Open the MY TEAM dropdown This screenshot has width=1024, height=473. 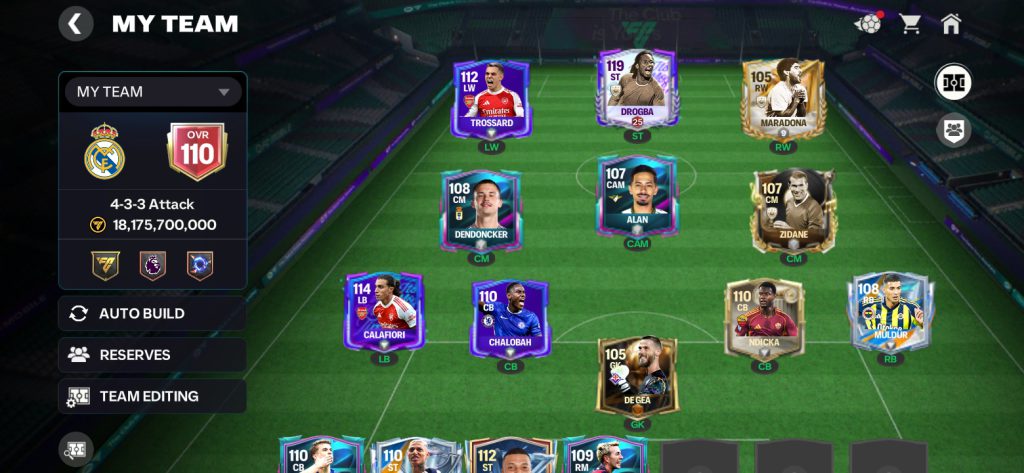pos(153,92)
